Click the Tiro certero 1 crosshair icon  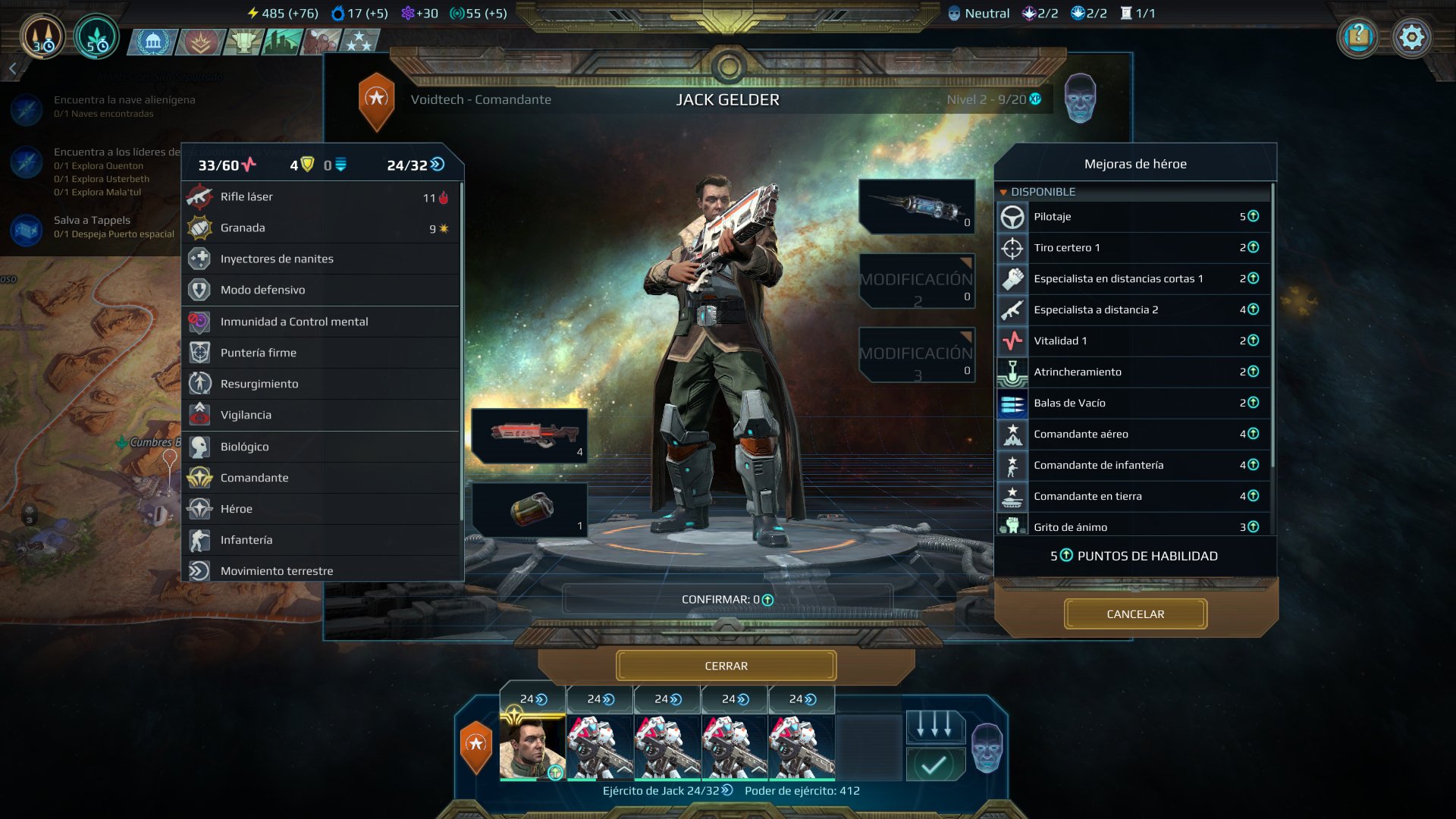[x=1012, y=248]
